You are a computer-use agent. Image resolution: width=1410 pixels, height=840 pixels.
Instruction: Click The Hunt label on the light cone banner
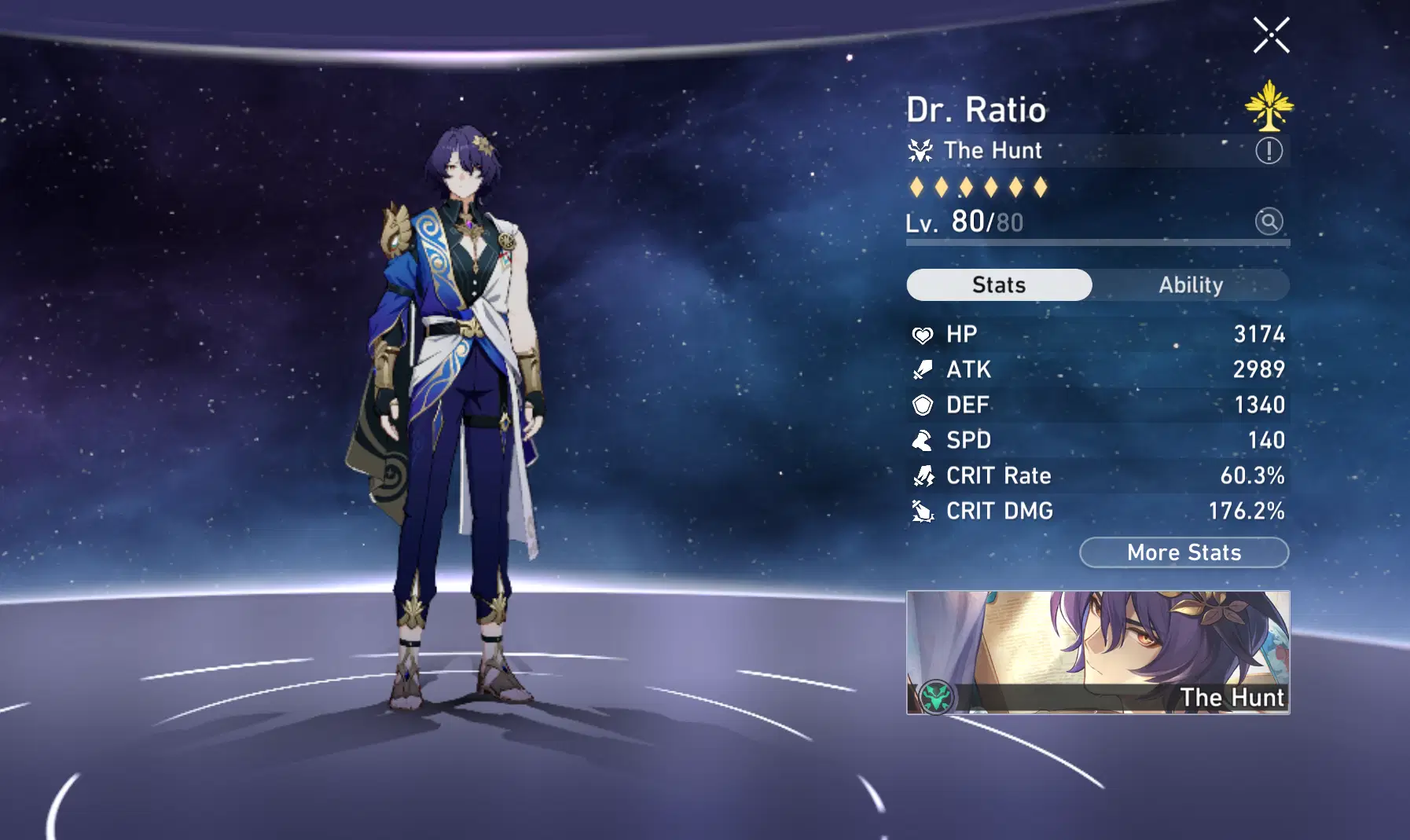coord(1232,696)
